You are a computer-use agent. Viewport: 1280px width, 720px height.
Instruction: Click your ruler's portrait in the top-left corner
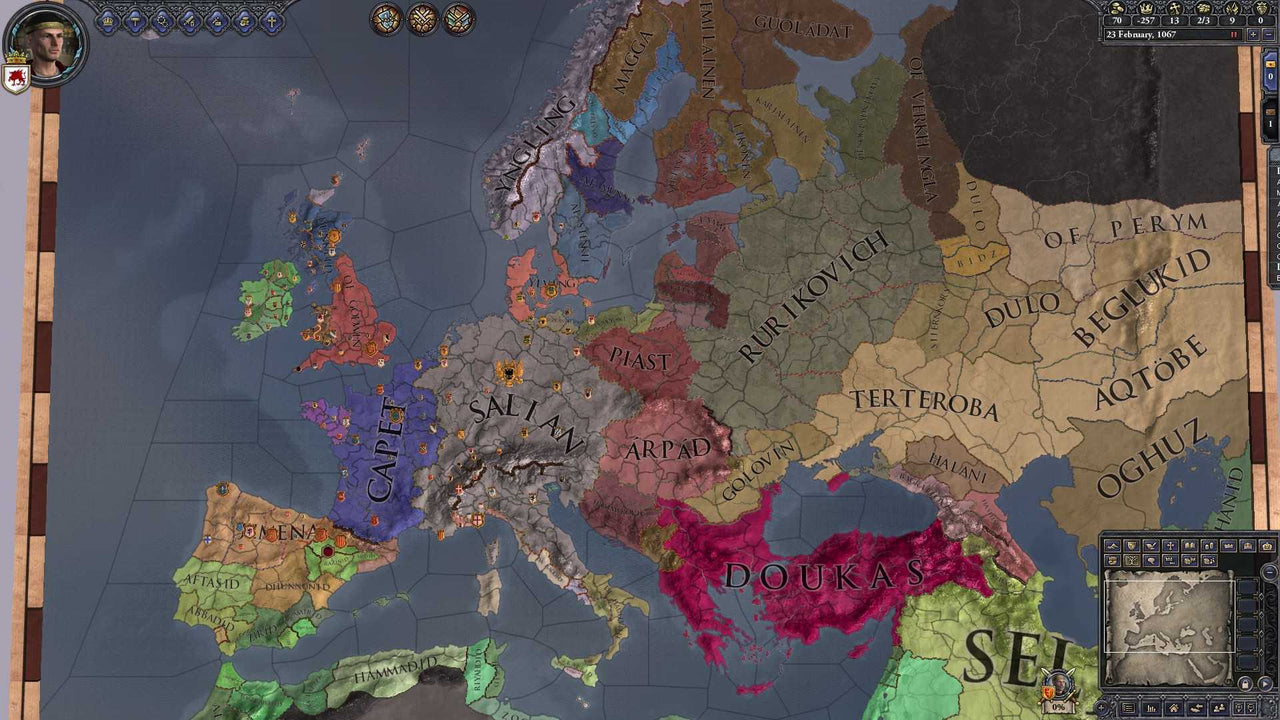click(x=45, y=45)
